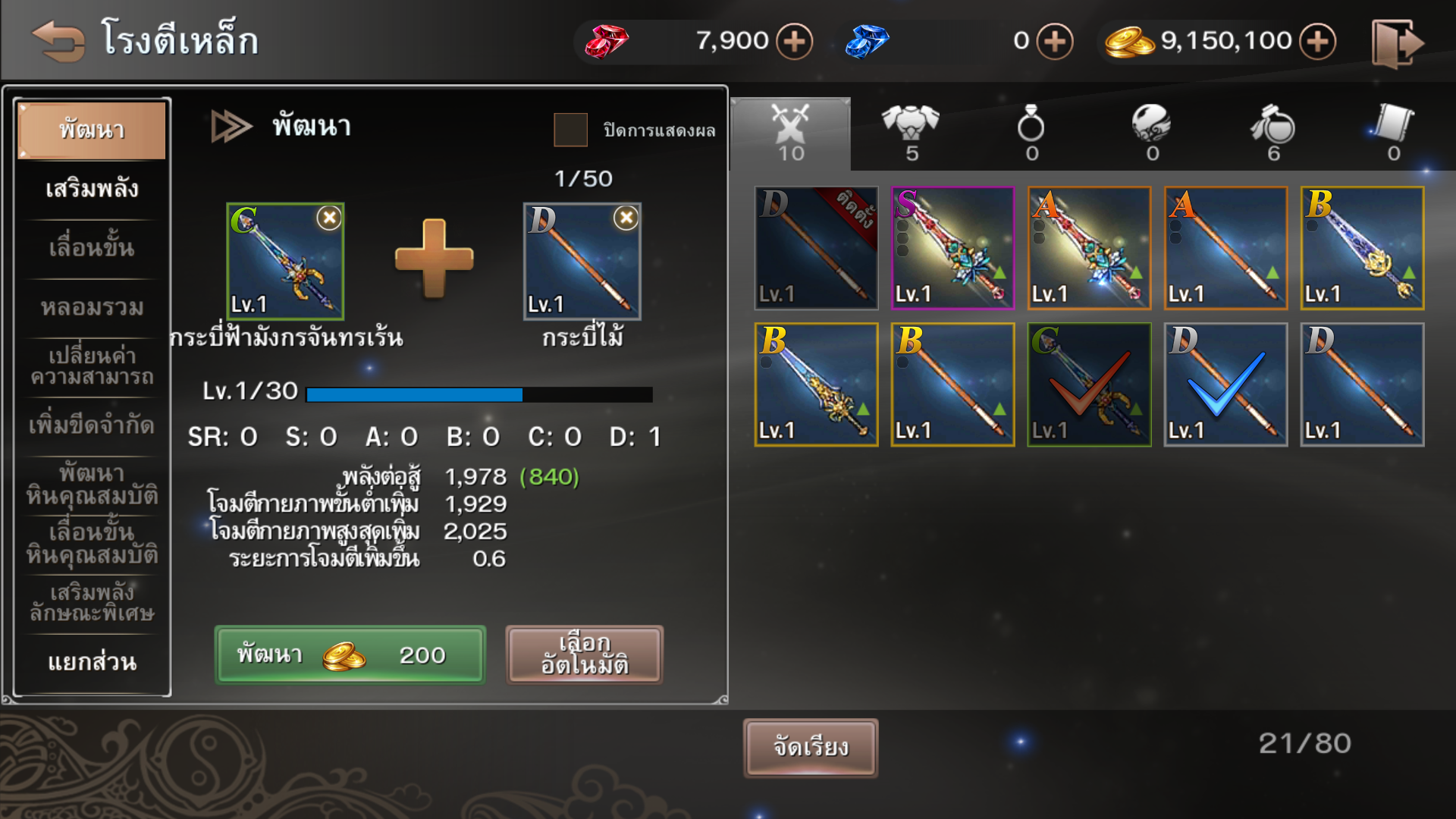Confirm พัฒนา for 200 gold
1456x819 pixels.
coord(350,654)
